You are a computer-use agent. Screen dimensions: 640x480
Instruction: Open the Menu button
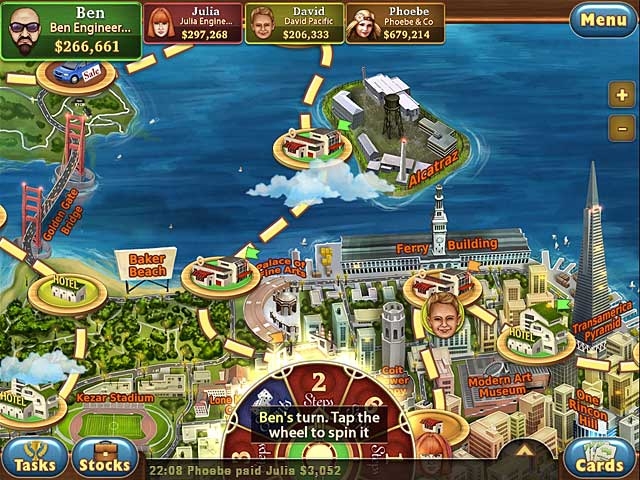pyautogui.click(x=603, y=19)
